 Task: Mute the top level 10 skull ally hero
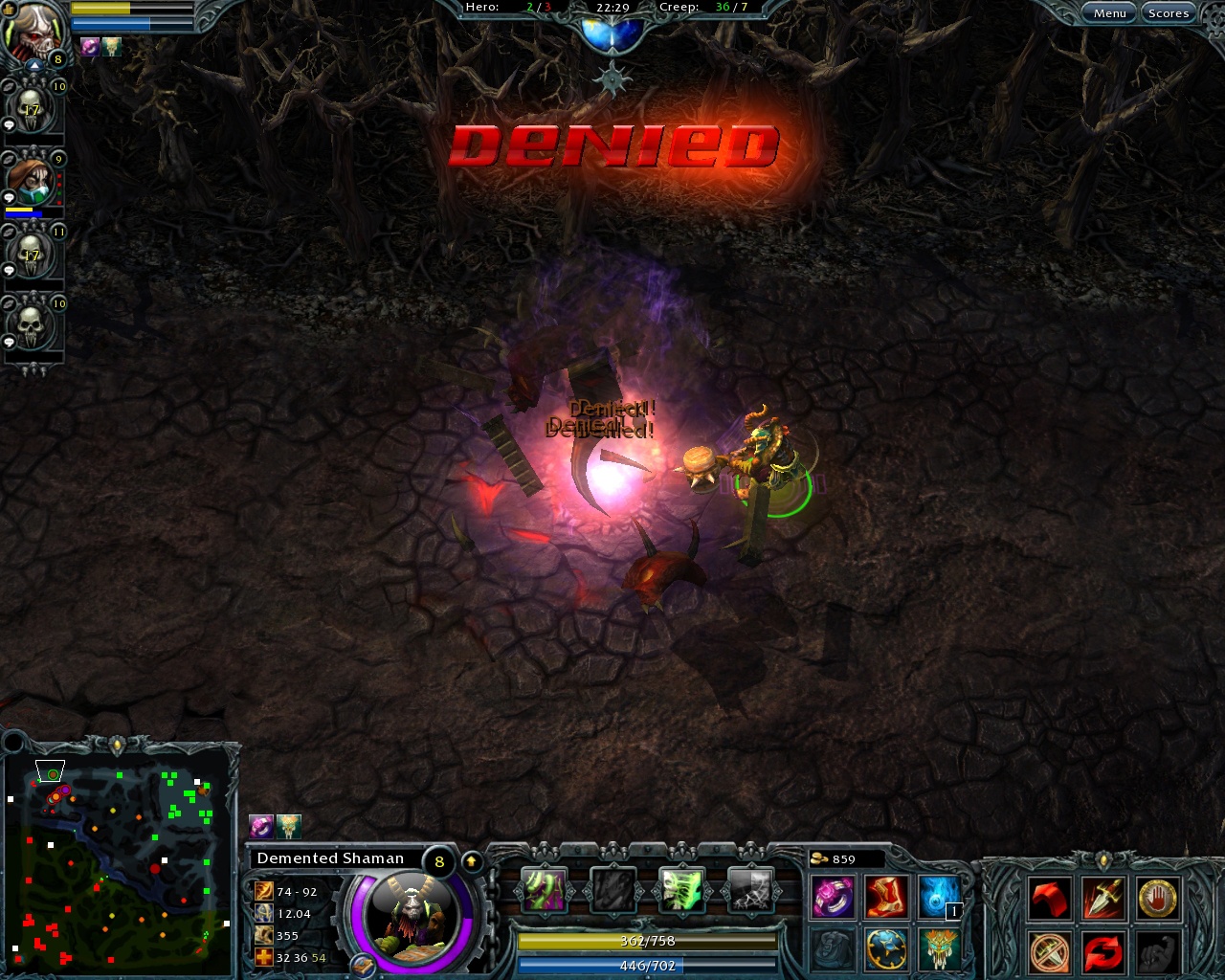coord(8,88)
